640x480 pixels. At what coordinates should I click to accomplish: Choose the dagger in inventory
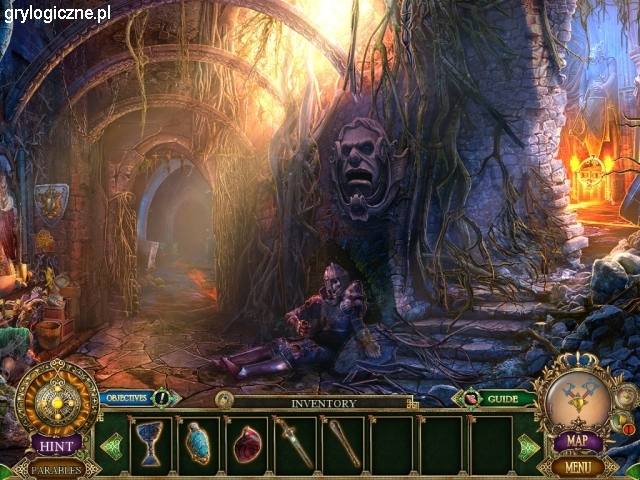pos(296,443)
